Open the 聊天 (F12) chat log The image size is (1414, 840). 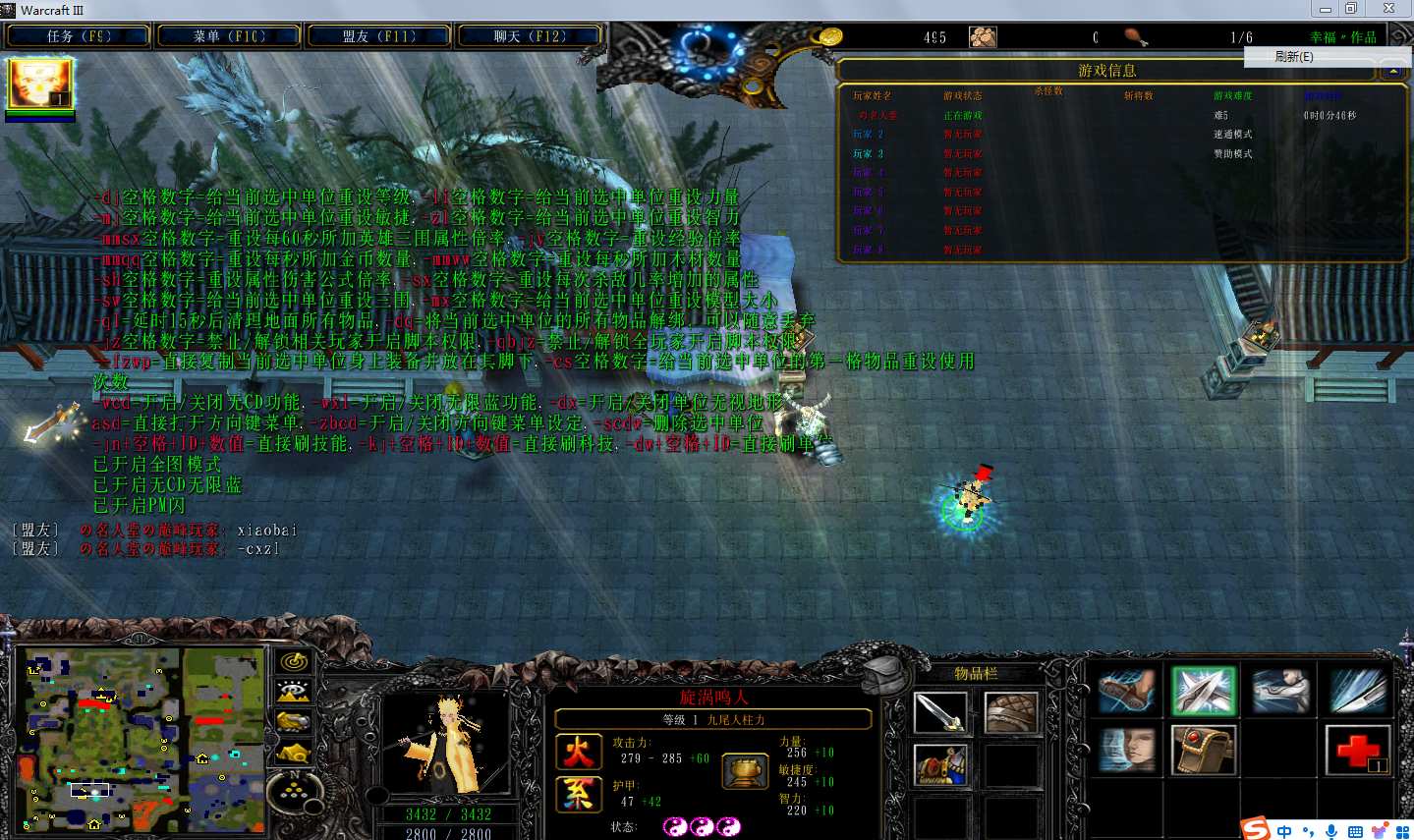point(530,36)
